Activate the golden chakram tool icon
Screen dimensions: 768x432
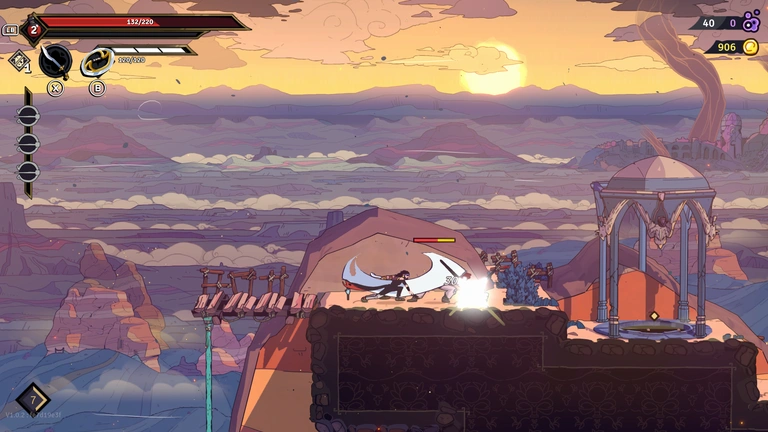[96, 62]
